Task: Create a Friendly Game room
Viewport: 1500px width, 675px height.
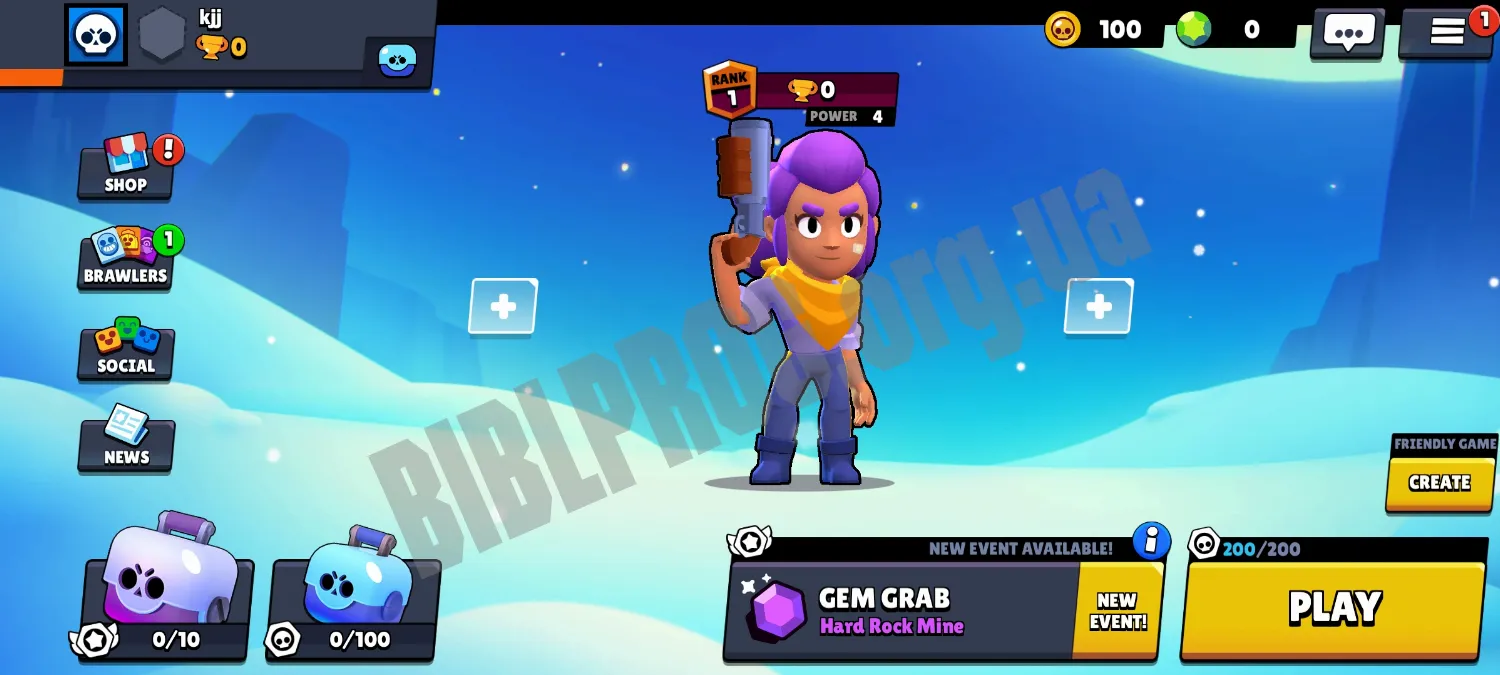Action: click(1439, 483)
